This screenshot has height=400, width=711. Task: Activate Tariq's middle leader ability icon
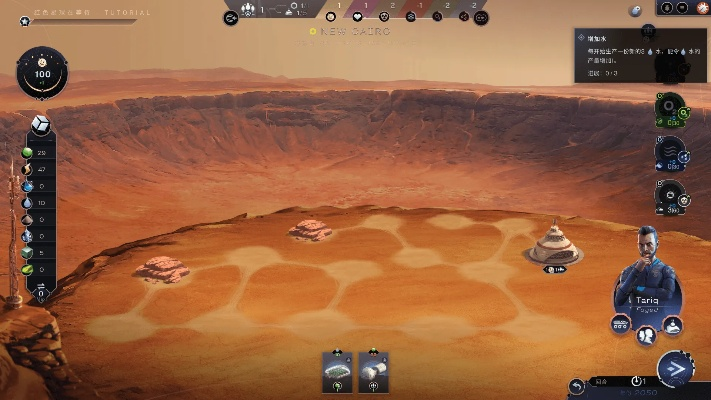tap(648, 331)
